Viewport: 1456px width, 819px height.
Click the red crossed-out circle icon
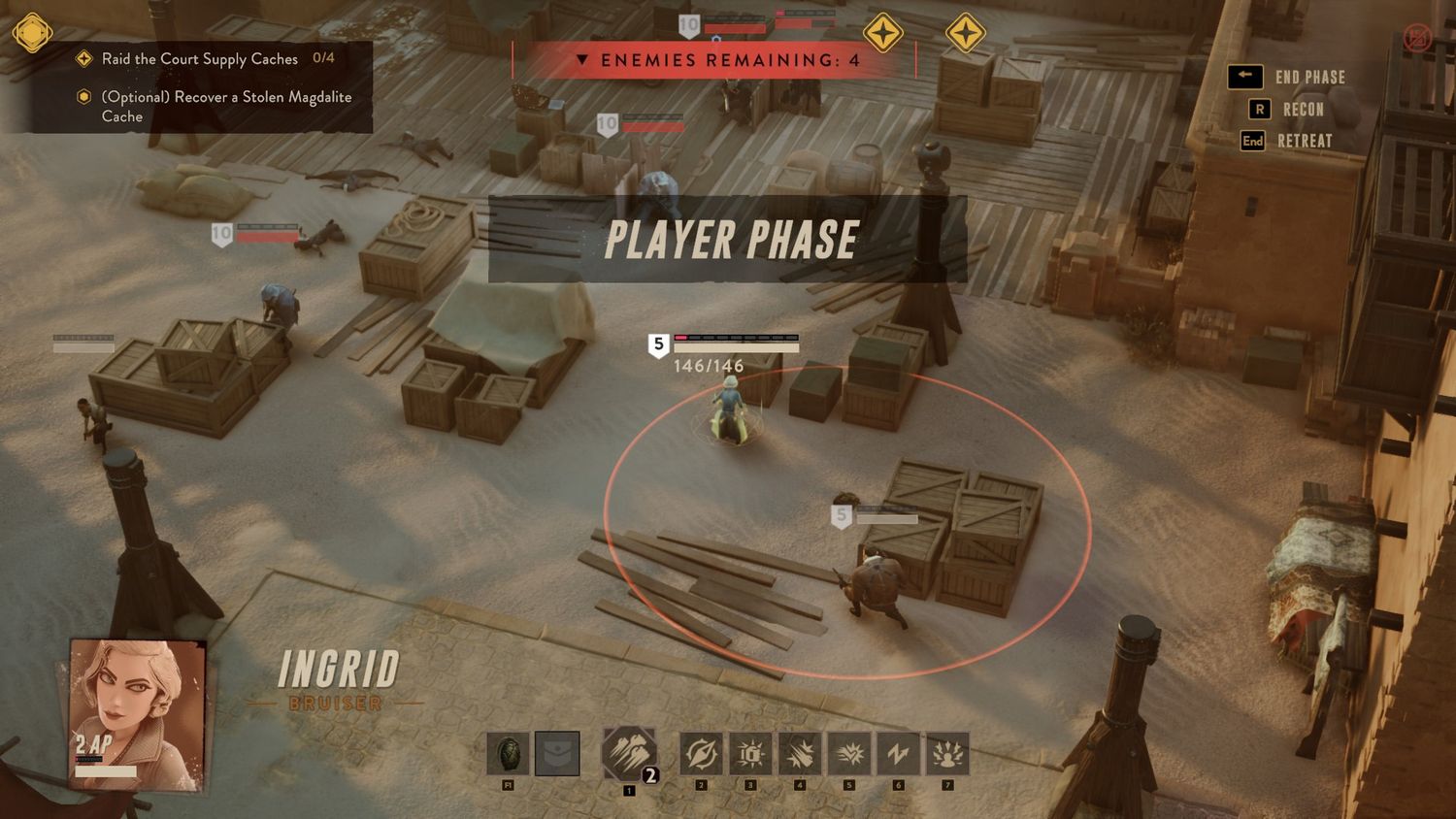(1417, 38)
